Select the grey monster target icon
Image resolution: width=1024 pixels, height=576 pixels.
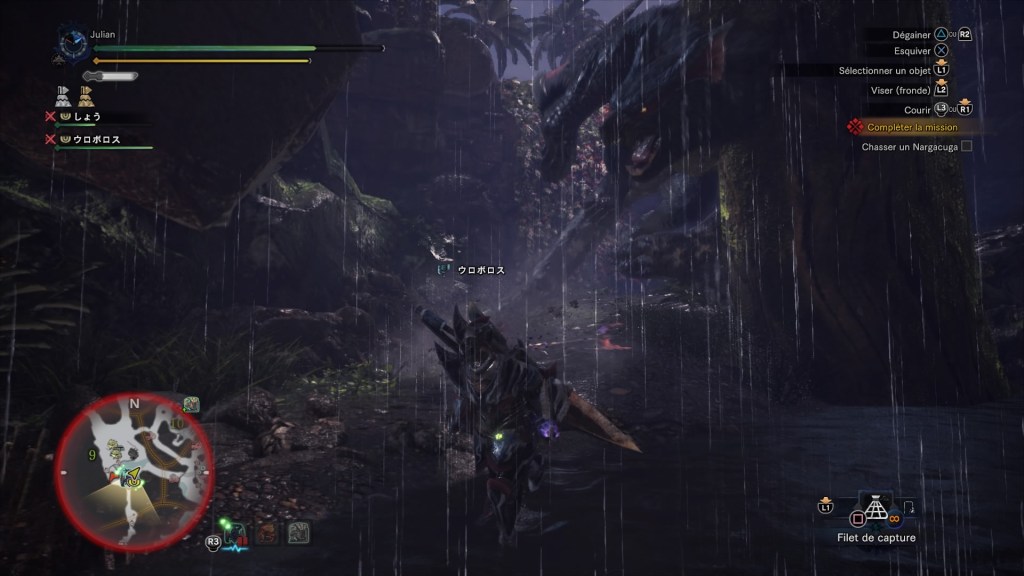coord(298,534)
